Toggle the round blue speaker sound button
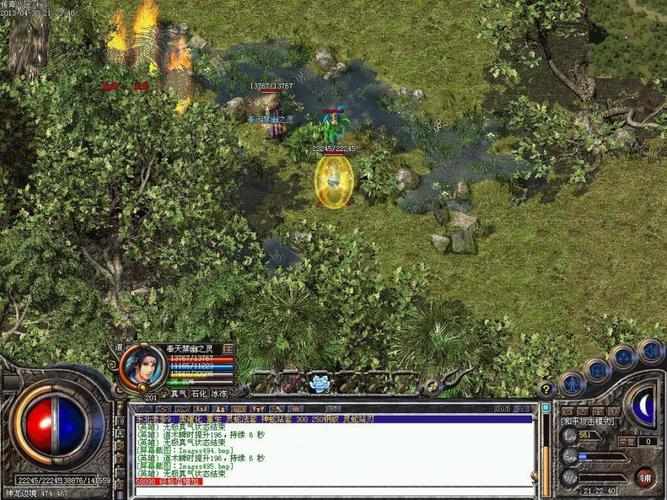The width and height of the screenshot is (667, 500). coord(650,351)
